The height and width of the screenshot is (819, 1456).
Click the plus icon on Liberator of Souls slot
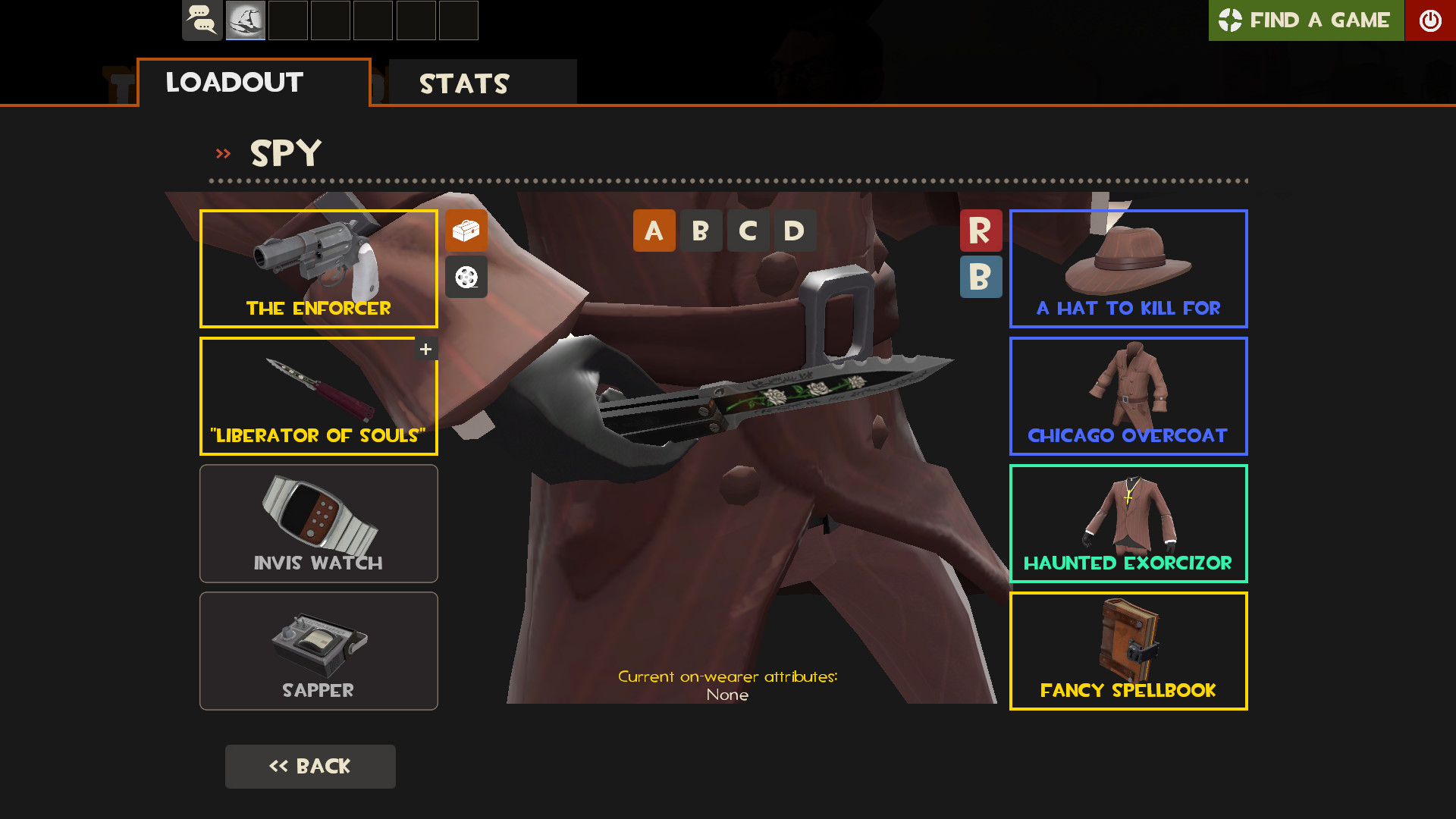tap(425, 348)
